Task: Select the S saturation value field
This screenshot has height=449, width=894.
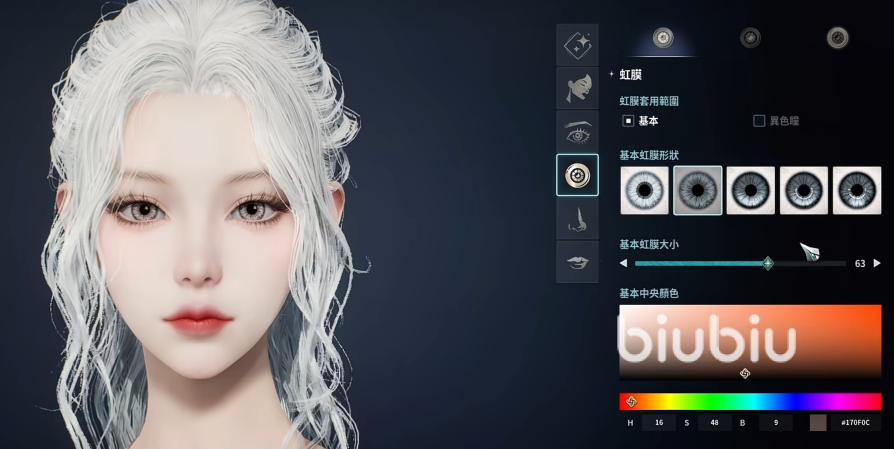Action: tap(714, 423)
